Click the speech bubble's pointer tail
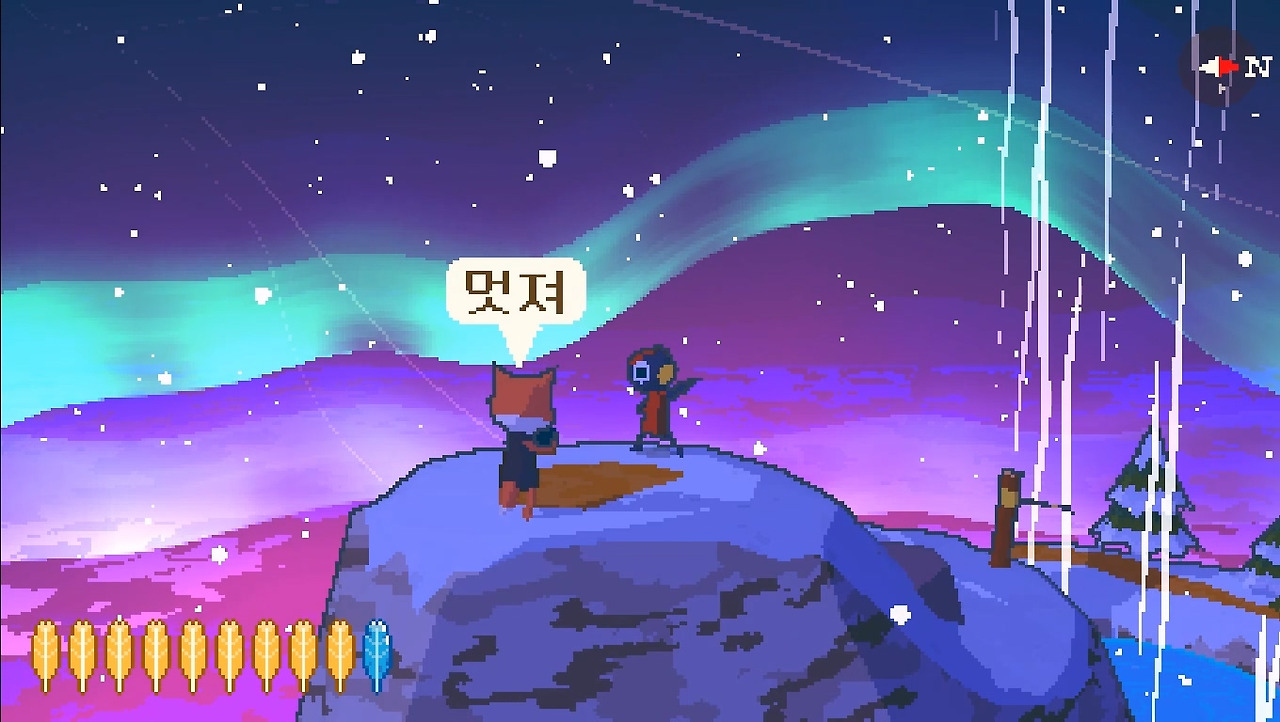1280x722 pixels. pos(520,346)
